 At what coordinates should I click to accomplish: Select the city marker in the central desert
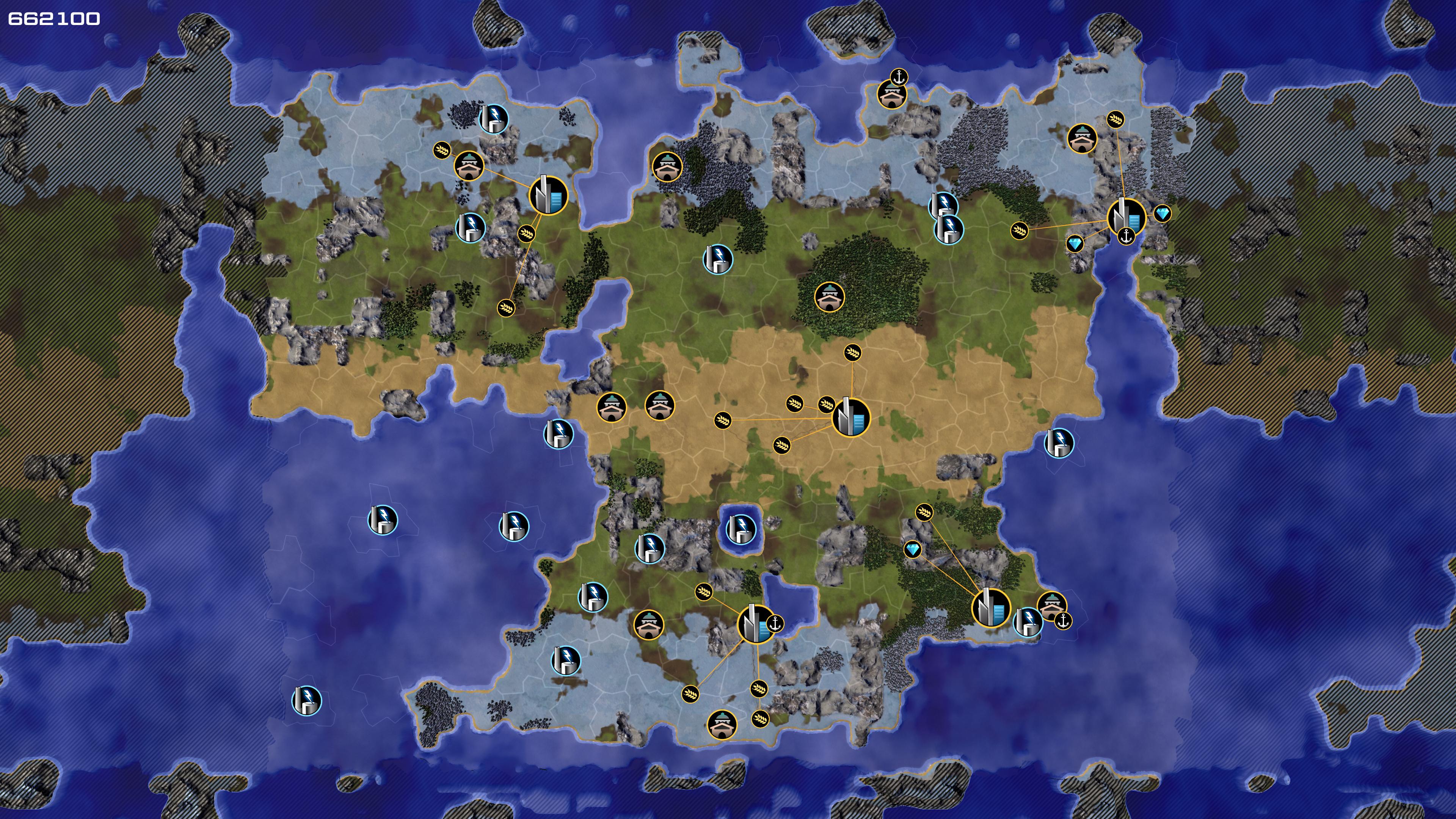[x=850, y=418]
